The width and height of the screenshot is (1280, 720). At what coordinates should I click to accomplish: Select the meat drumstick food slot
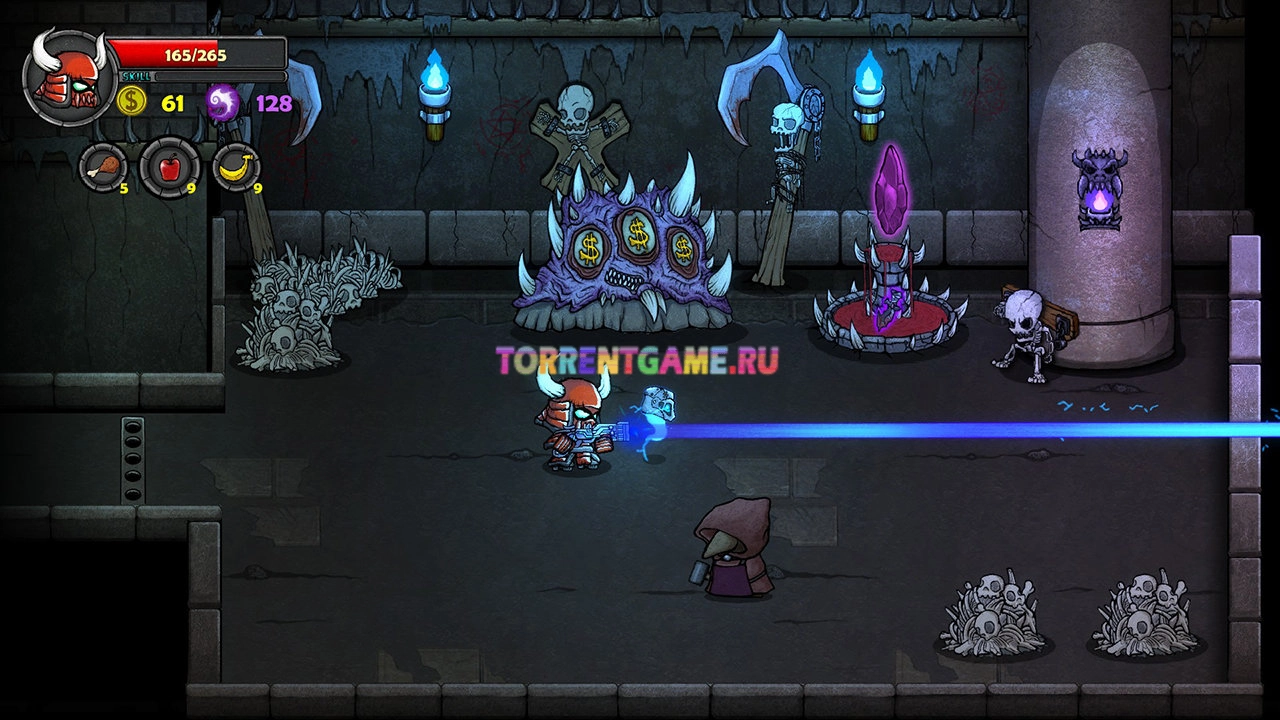[103, 166]
